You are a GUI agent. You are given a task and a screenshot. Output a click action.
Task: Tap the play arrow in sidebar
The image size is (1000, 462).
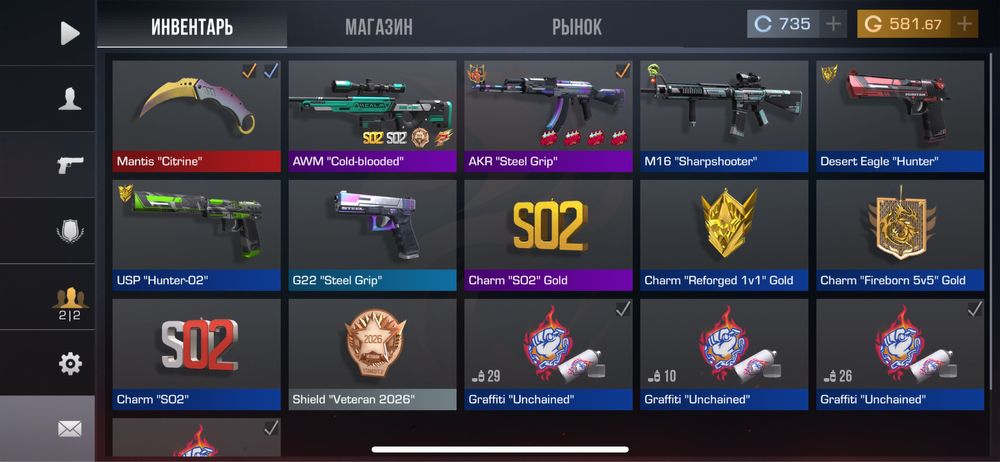69,33
